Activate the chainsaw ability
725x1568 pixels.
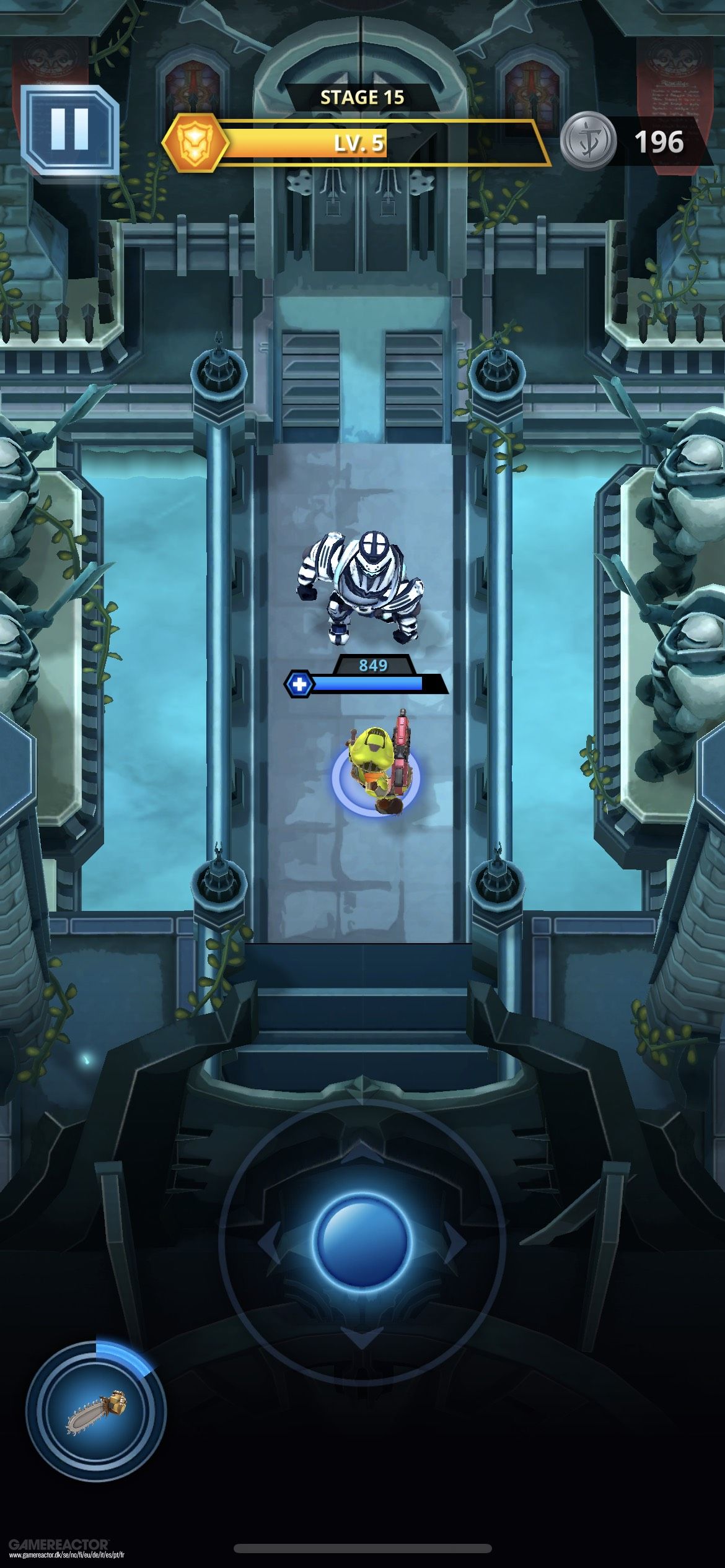point(96,1412)
